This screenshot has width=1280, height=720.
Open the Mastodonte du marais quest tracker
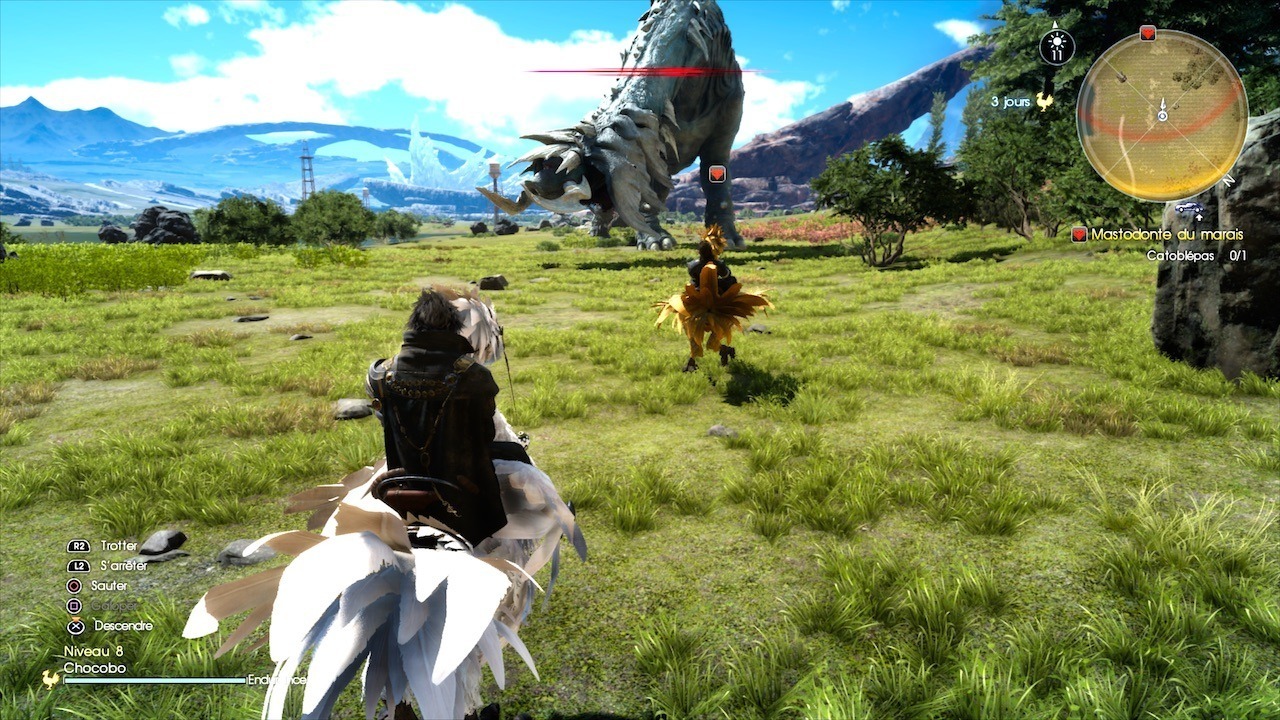(x=1166, y=234)
